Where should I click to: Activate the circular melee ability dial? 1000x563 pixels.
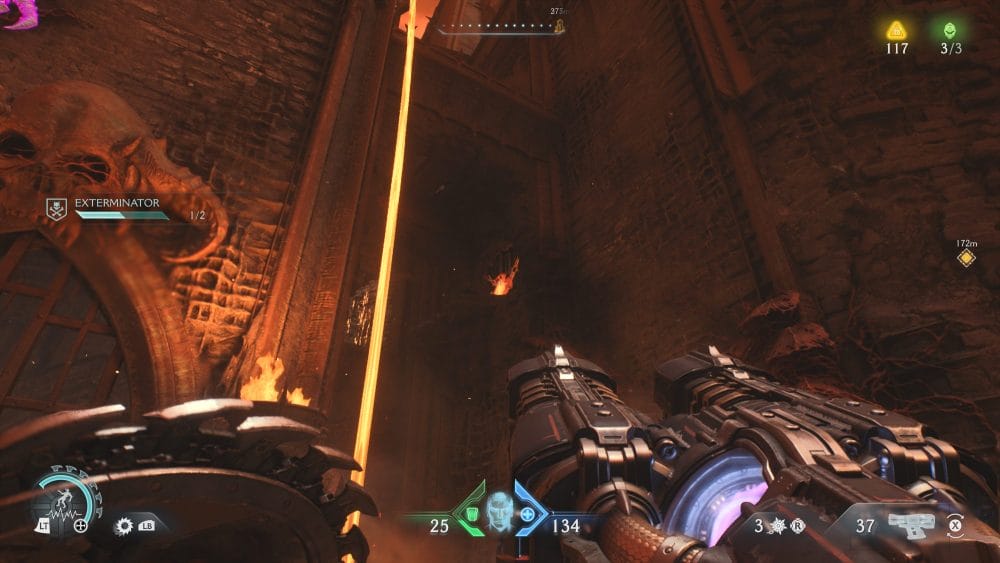63,498
